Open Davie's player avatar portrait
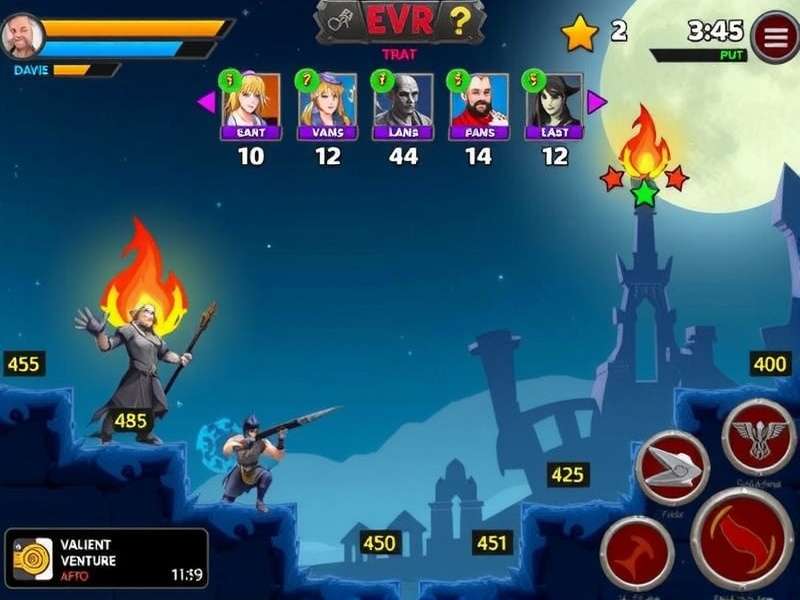 (x=22, y=37)
